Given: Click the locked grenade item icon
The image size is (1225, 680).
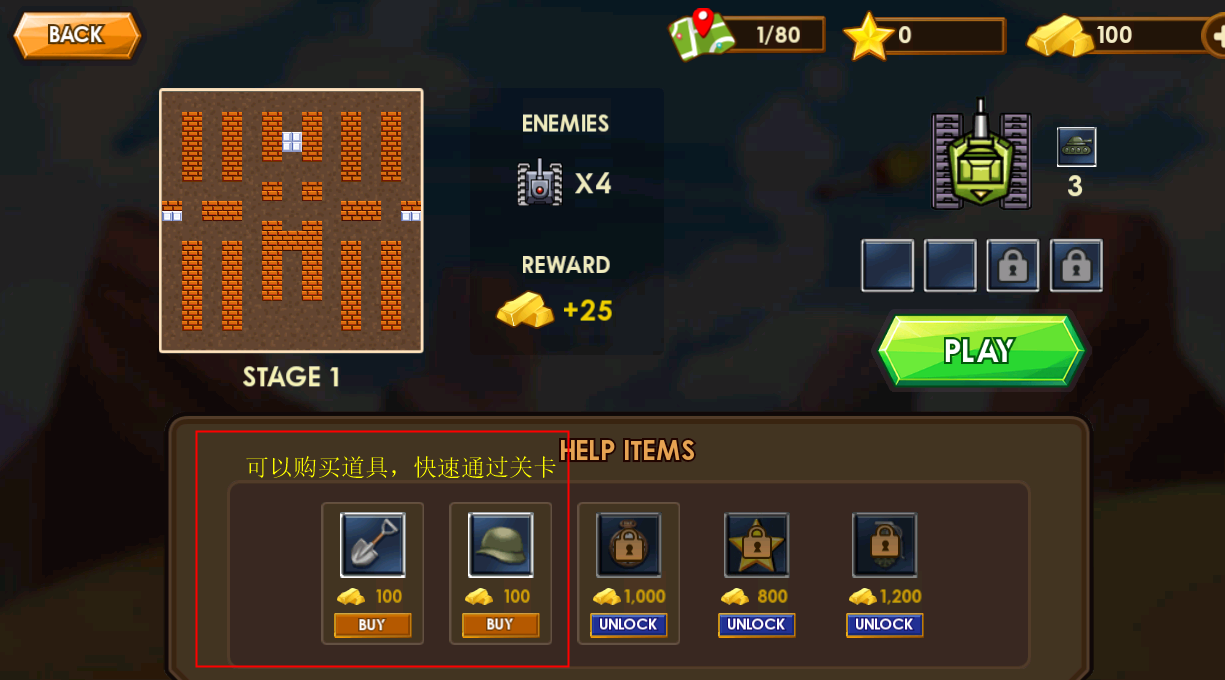Looking at the screenshot, I should pos(884,545).
